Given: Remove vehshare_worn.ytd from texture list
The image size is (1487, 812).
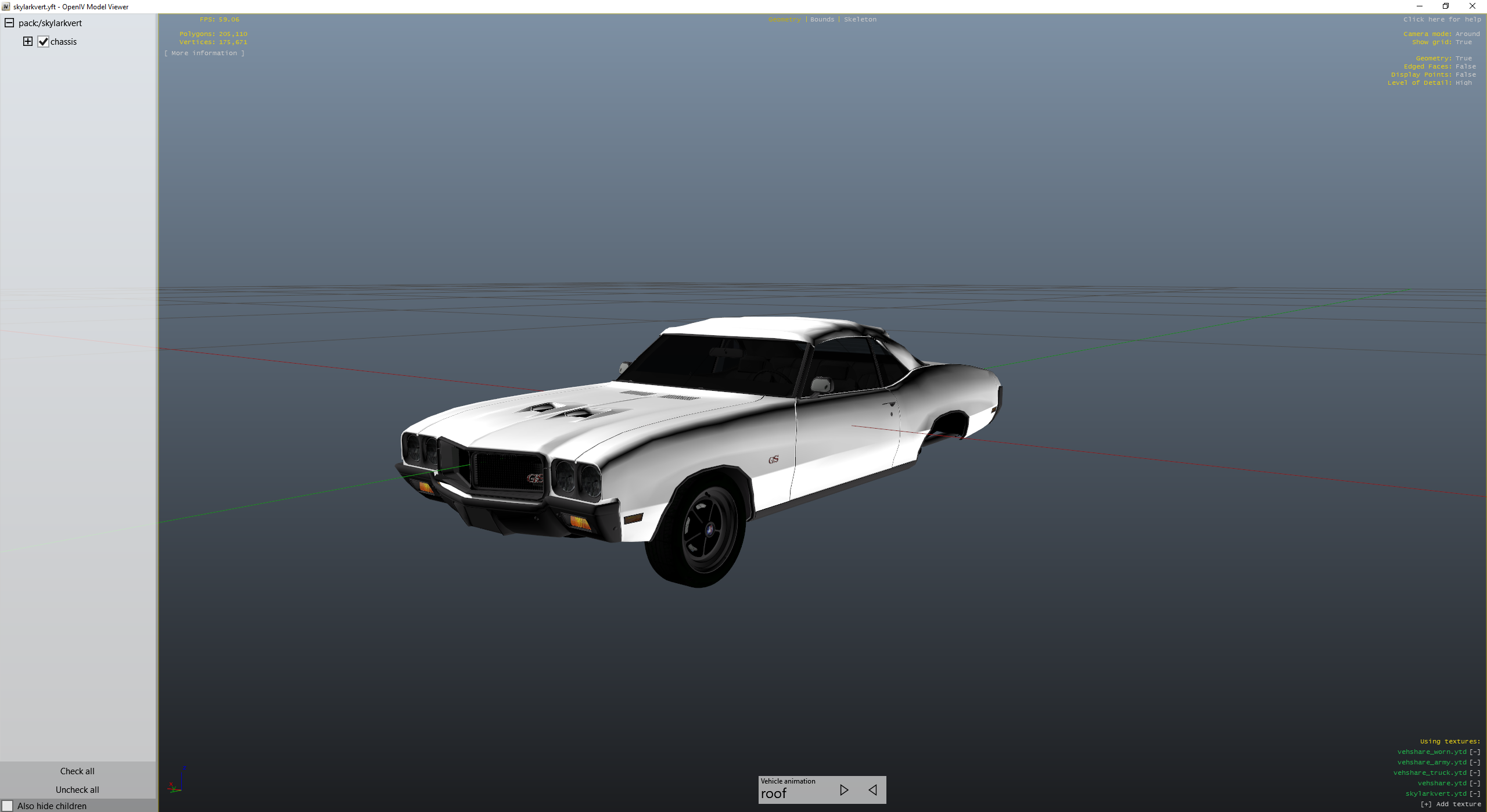Looking at the screenshot, I should [x=1475, y=751].
